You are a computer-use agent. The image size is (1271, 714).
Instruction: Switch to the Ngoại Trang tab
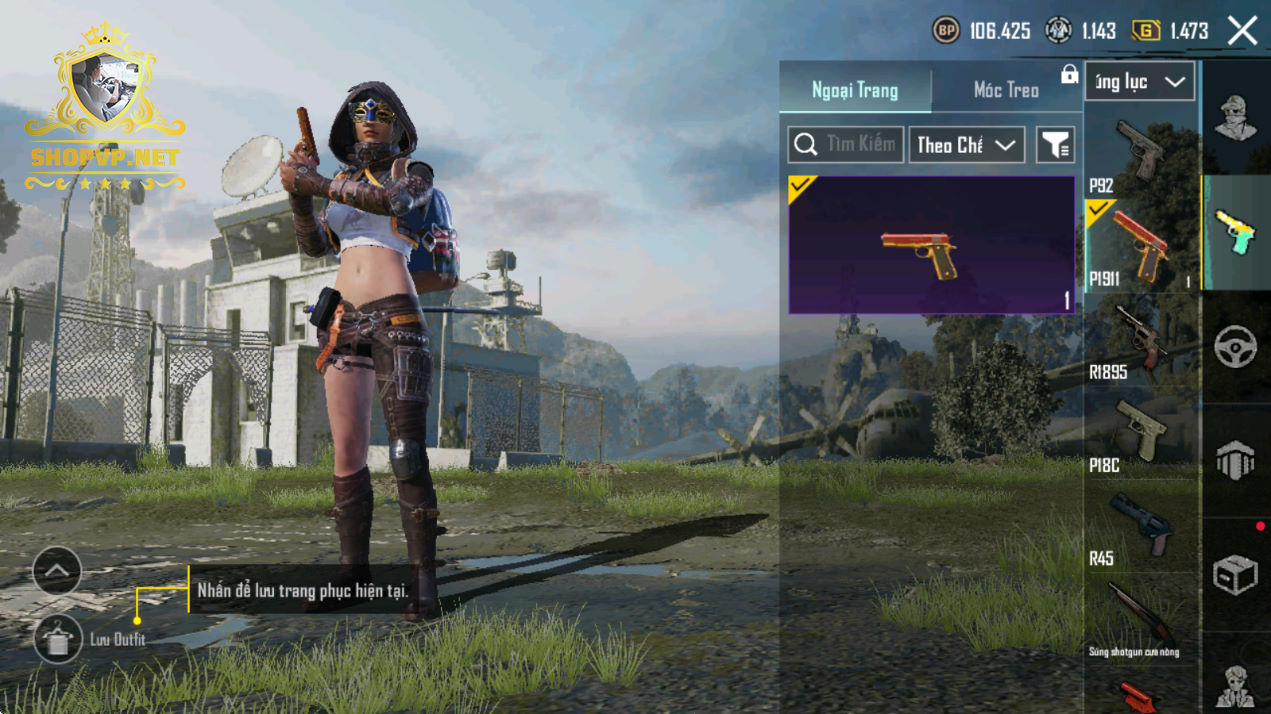point(855,90)
